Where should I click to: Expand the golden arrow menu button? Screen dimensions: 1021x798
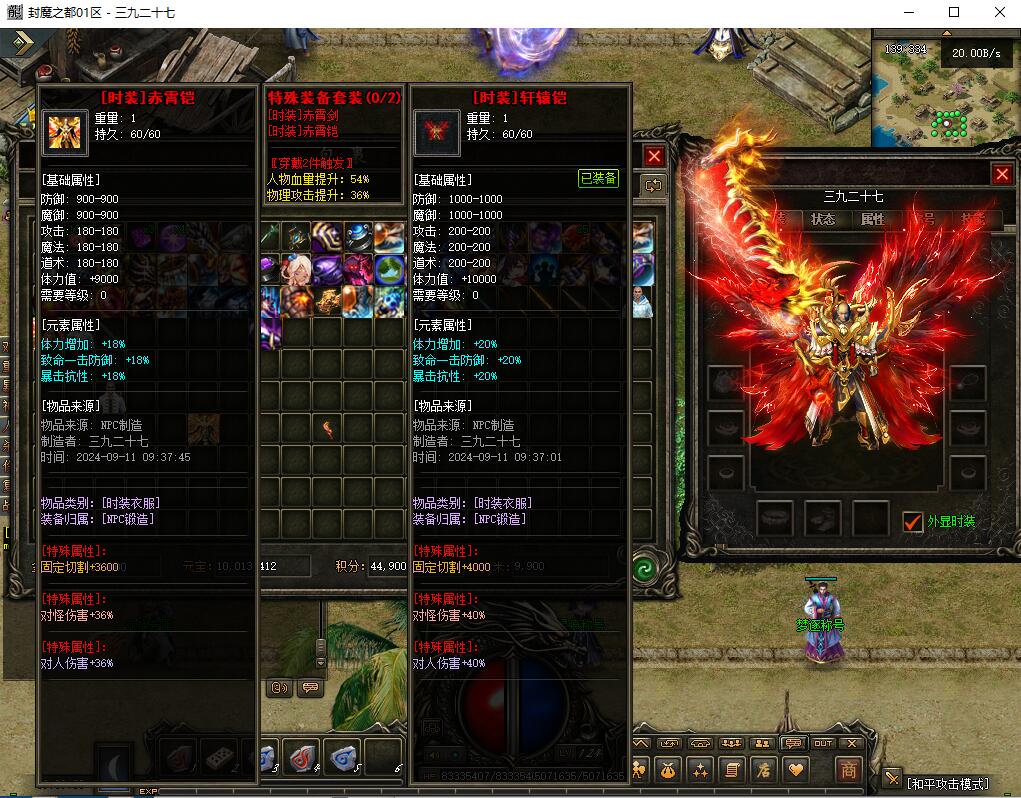[22, 43]
